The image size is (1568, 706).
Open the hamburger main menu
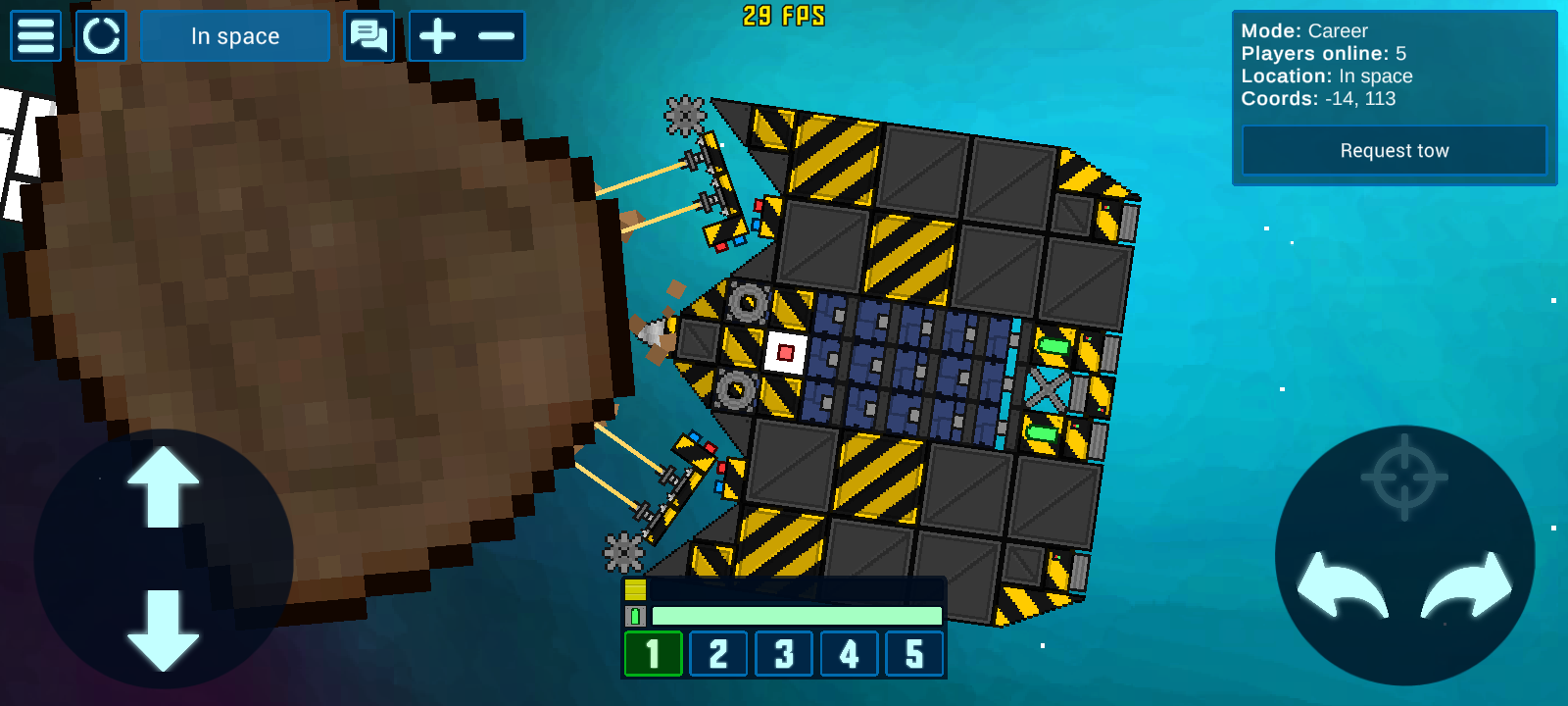tap(35, 36)
